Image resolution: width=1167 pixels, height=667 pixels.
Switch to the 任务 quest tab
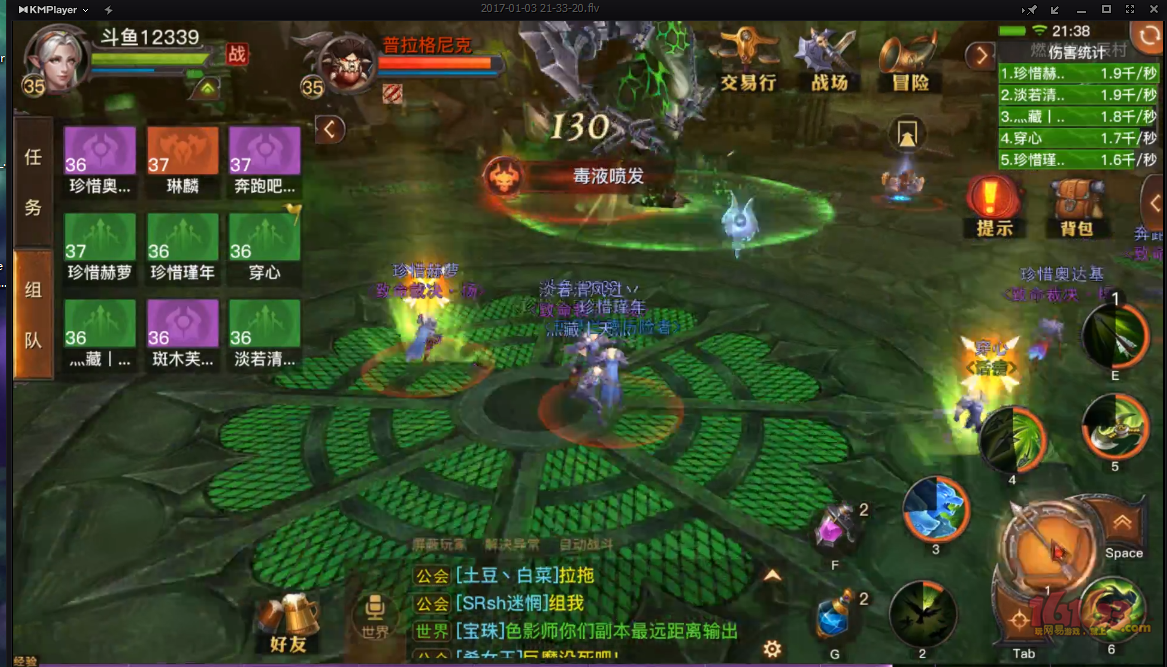33,182
